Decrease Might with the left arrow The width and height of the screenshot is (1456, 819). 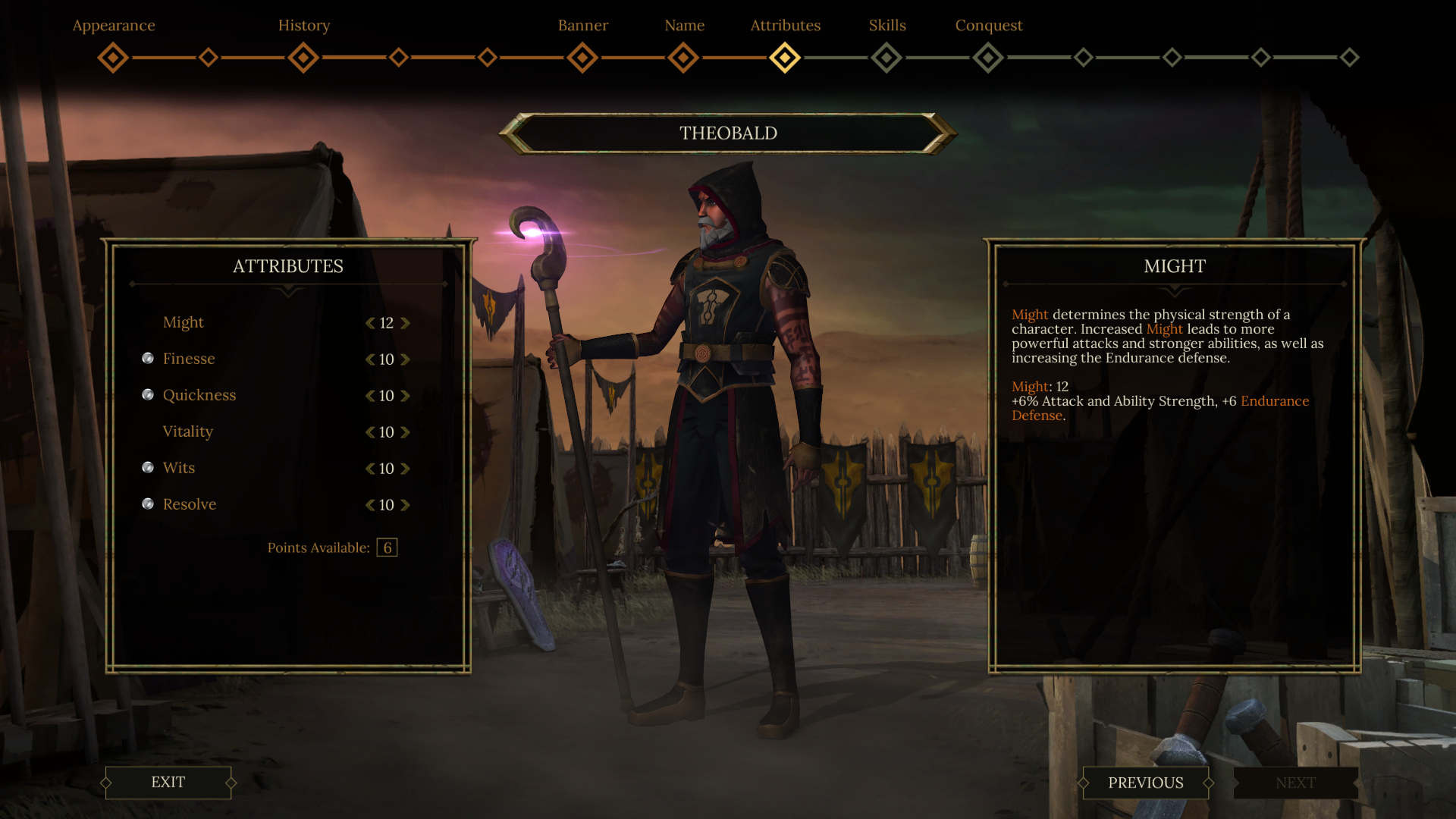point(370,323)
